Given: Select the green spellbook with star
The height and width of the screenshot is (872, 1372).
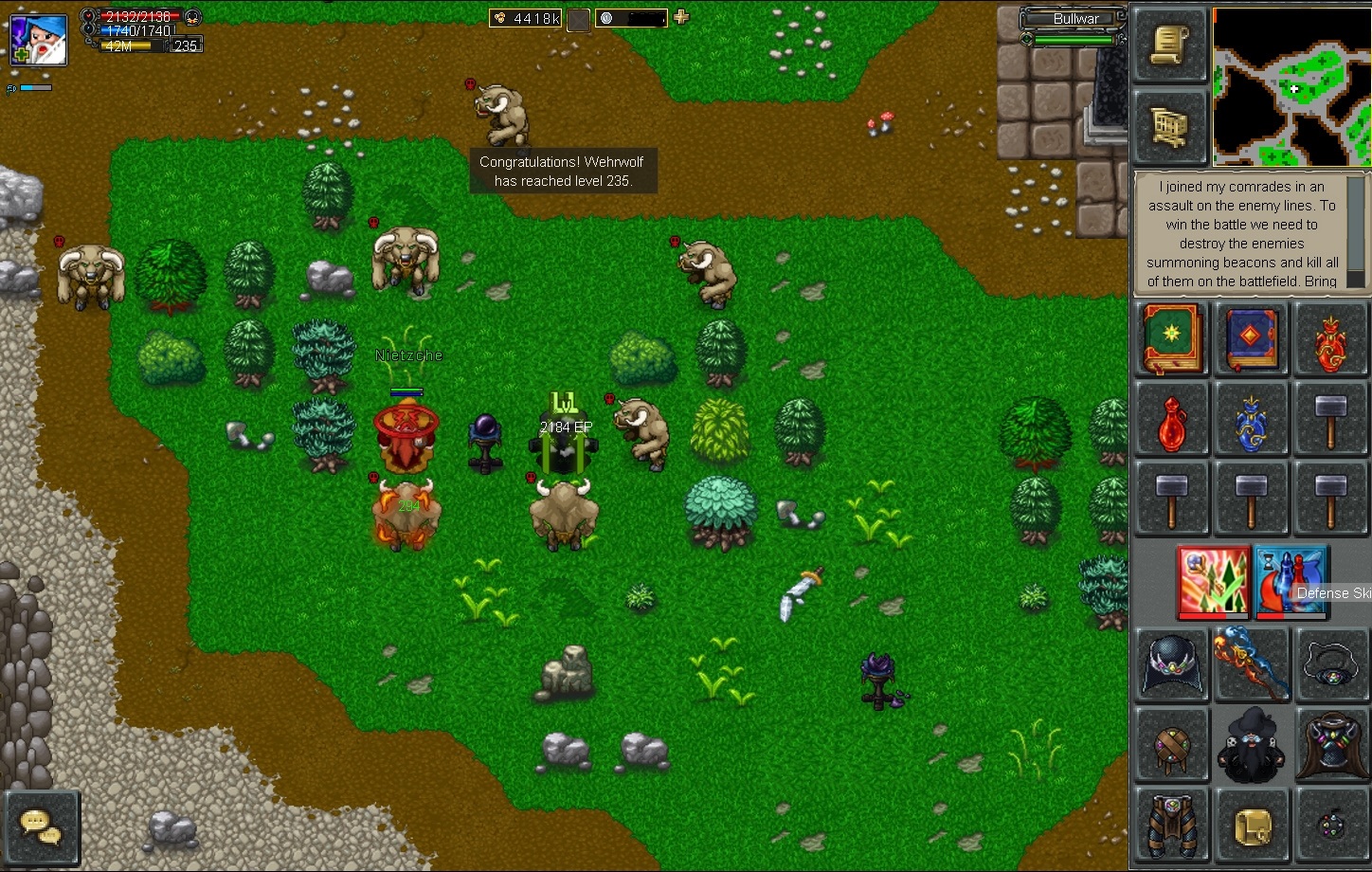Looking at the screenshot, I should [1172, 339].
